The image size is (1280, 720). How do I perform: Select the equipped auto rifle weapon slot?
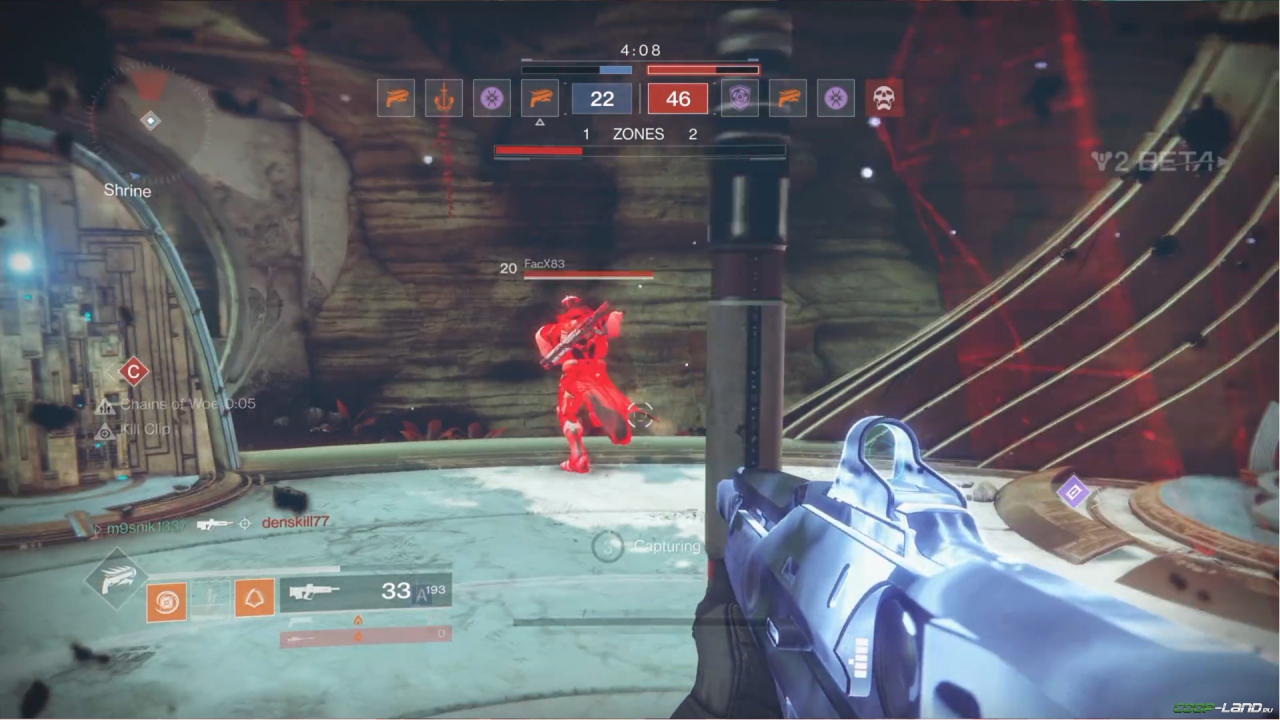coord(364,592)
